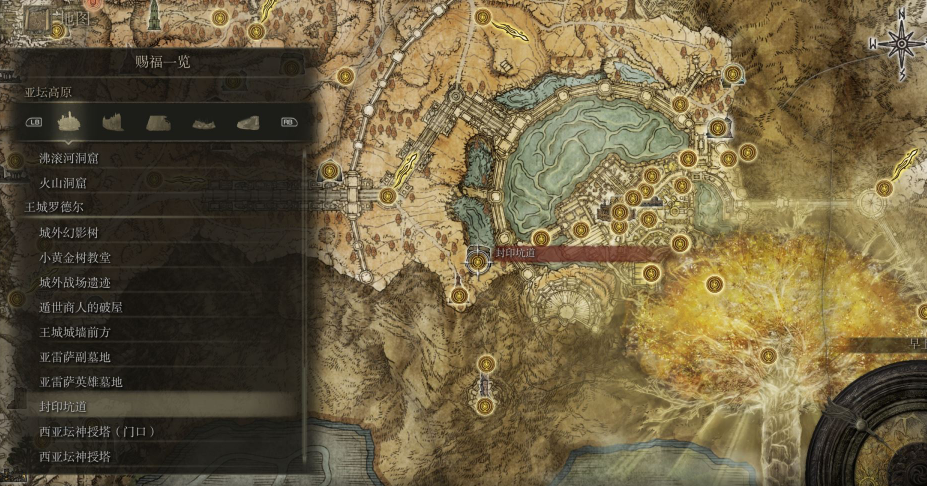Switch to the fifth region tab icon
This screenshot has height=486, width=927.
click(247, 122)
